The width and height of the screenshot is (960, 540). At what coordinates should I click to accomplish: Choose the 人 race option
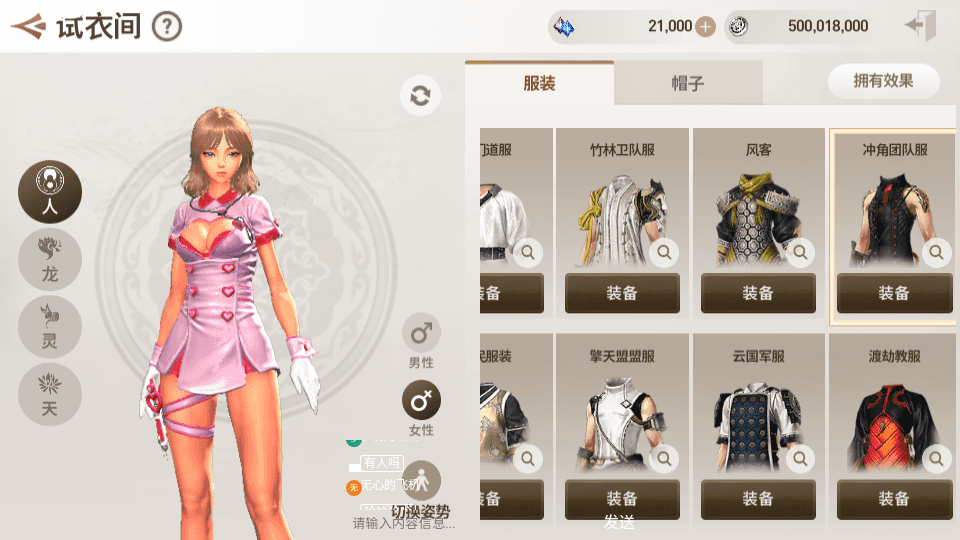coord(49,190)
